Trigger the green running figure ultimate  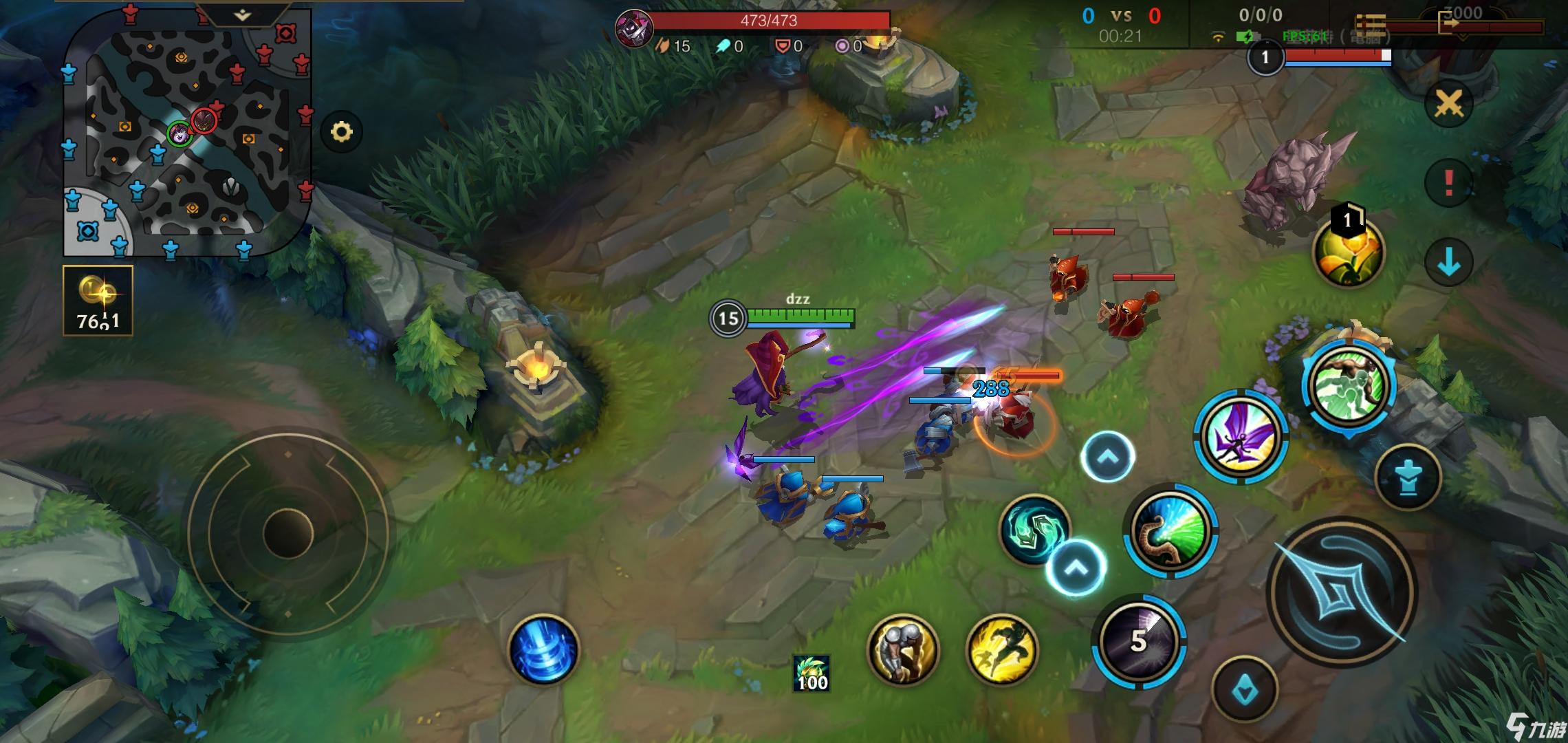coord(1349,385)
